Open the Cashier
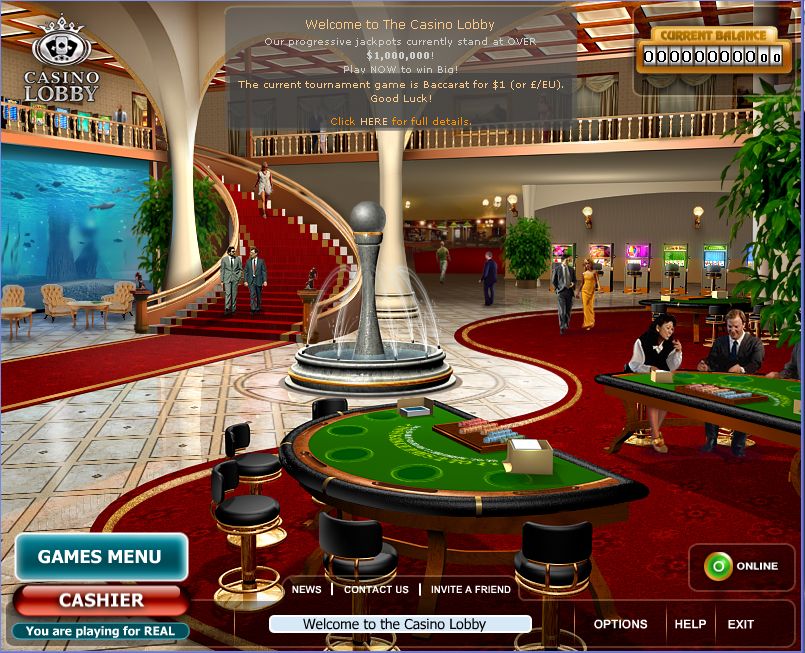 pyautogui.click(x=101, y=600)
